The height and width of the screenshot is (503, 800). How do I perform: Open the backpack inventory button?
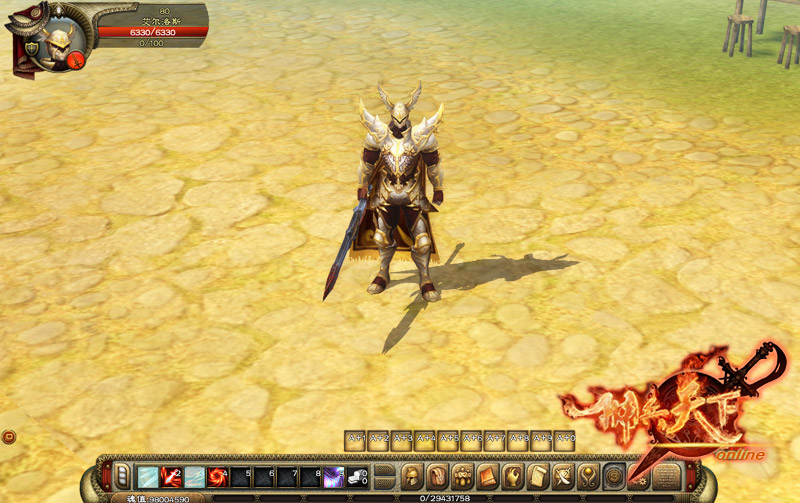click(x=437, y=476)
